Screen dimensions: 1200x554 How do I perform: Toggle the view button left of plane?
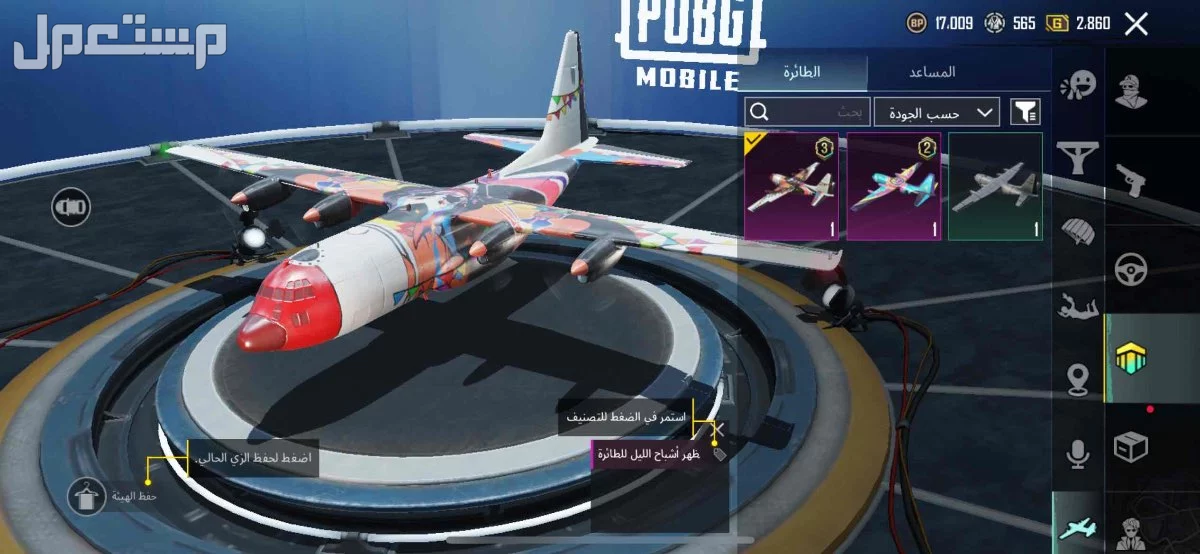point(72,207)
